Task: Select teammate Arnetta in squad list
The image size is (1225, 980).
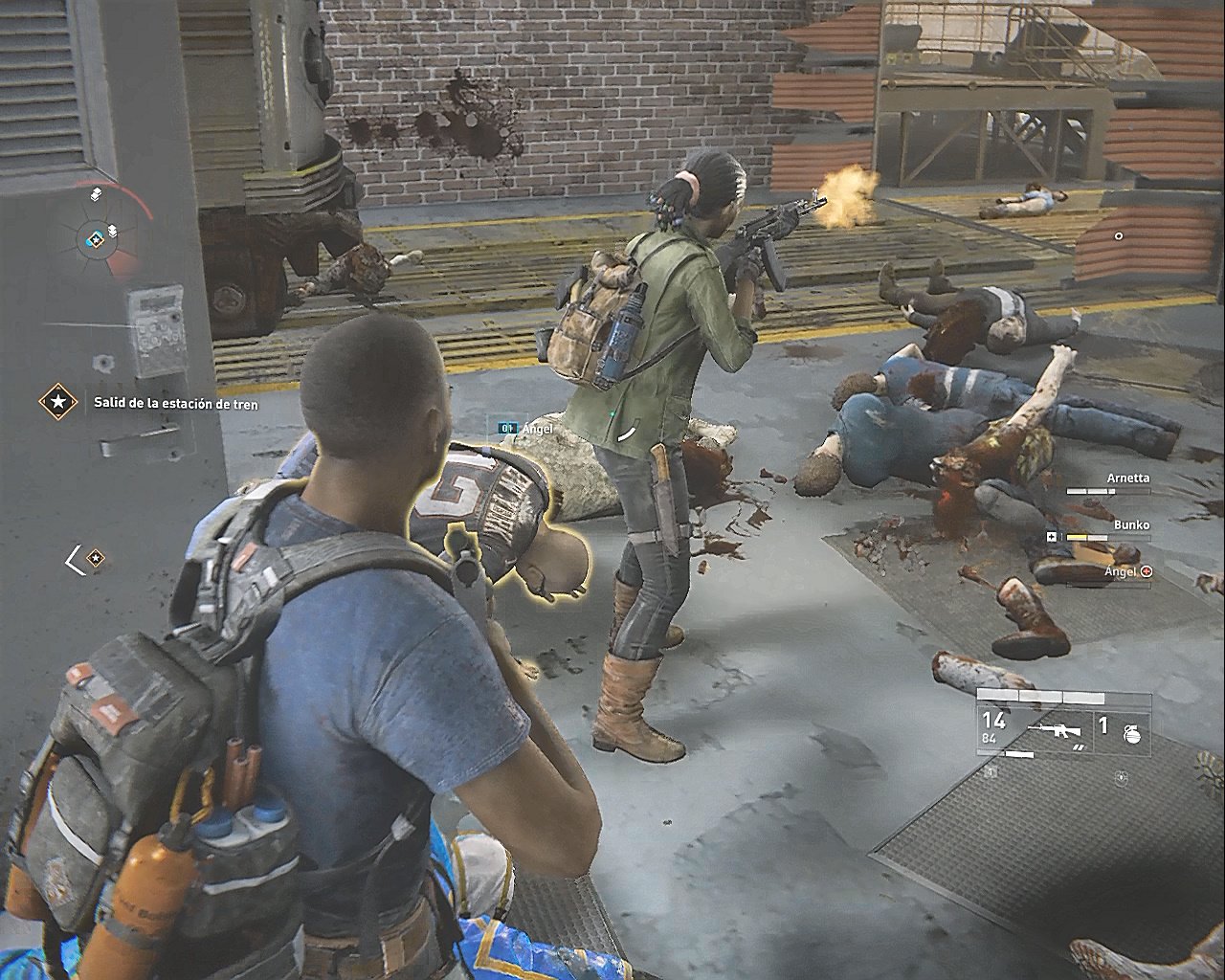Action: [1127, 479]
